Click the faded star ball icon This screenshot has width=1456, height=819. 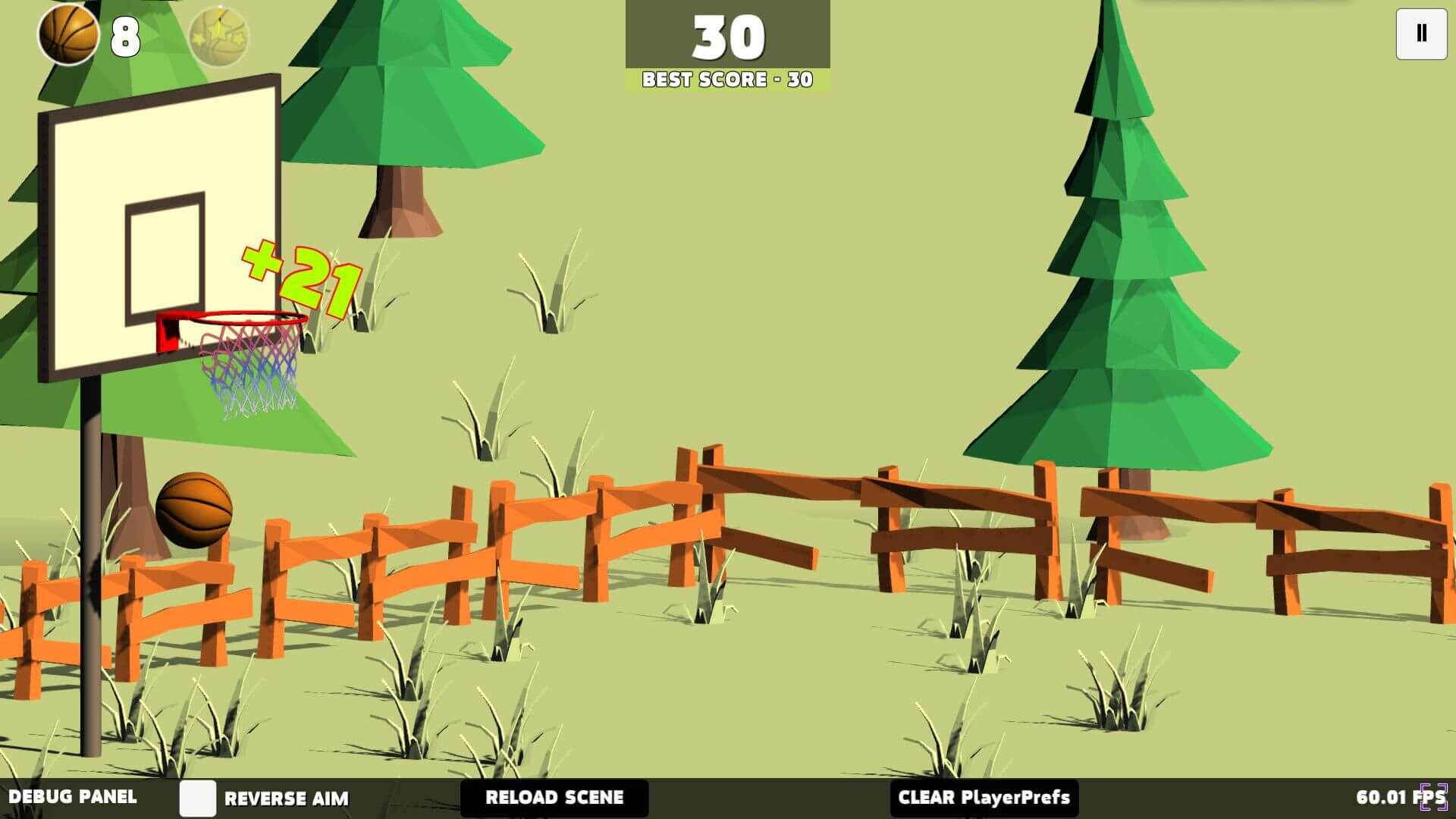[x=218, y=36]
